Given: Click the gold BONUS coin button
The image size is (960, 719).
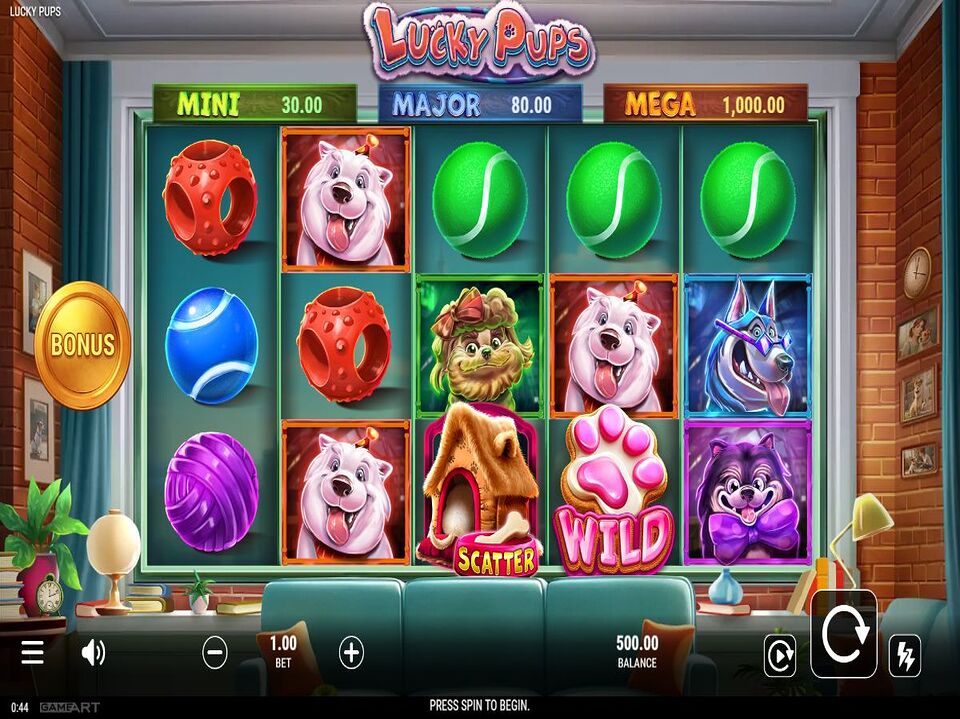Looking at the screenshot, I should coord(83,345).
